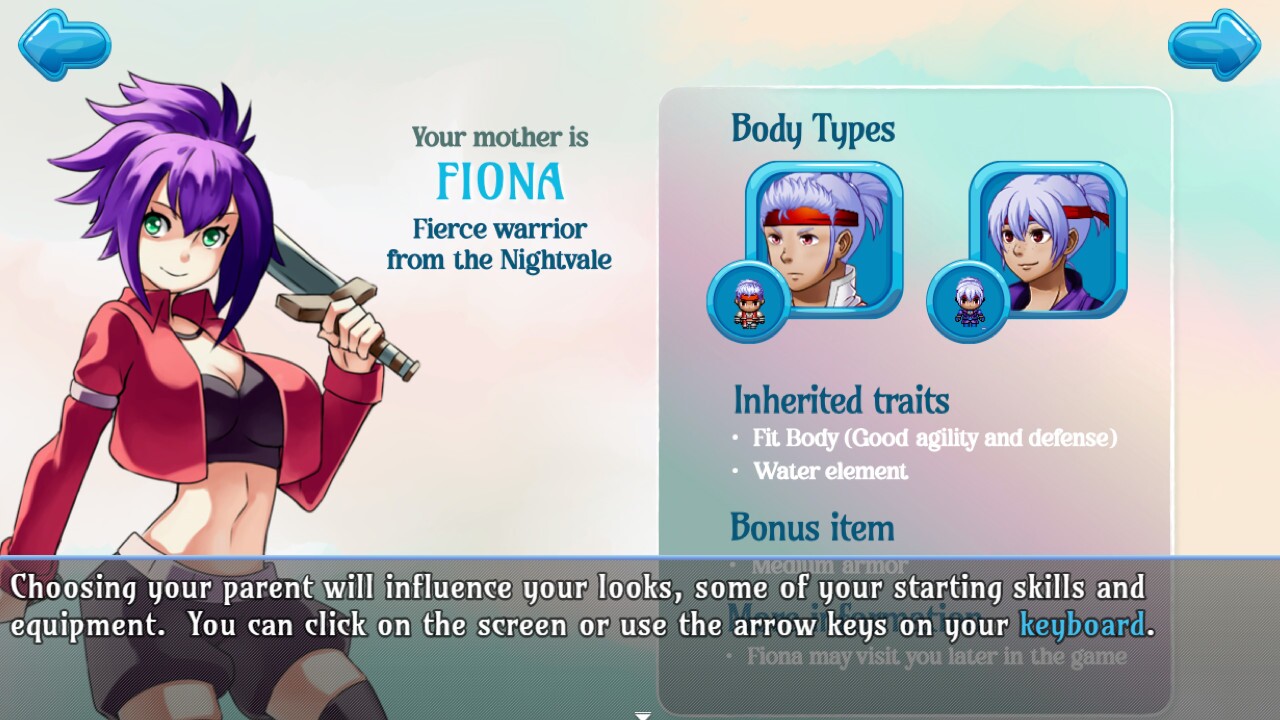Click the Fiona may visit you bullet

tap(938, 656)
